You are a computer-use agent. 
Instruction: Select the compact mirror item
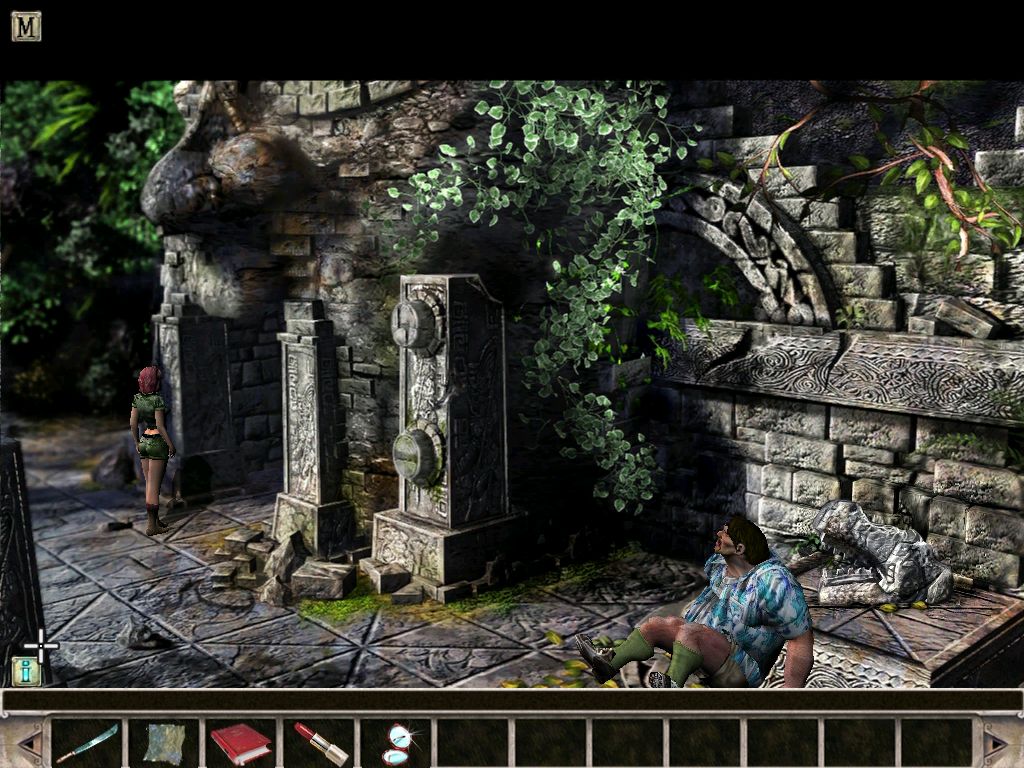(396, 743)
